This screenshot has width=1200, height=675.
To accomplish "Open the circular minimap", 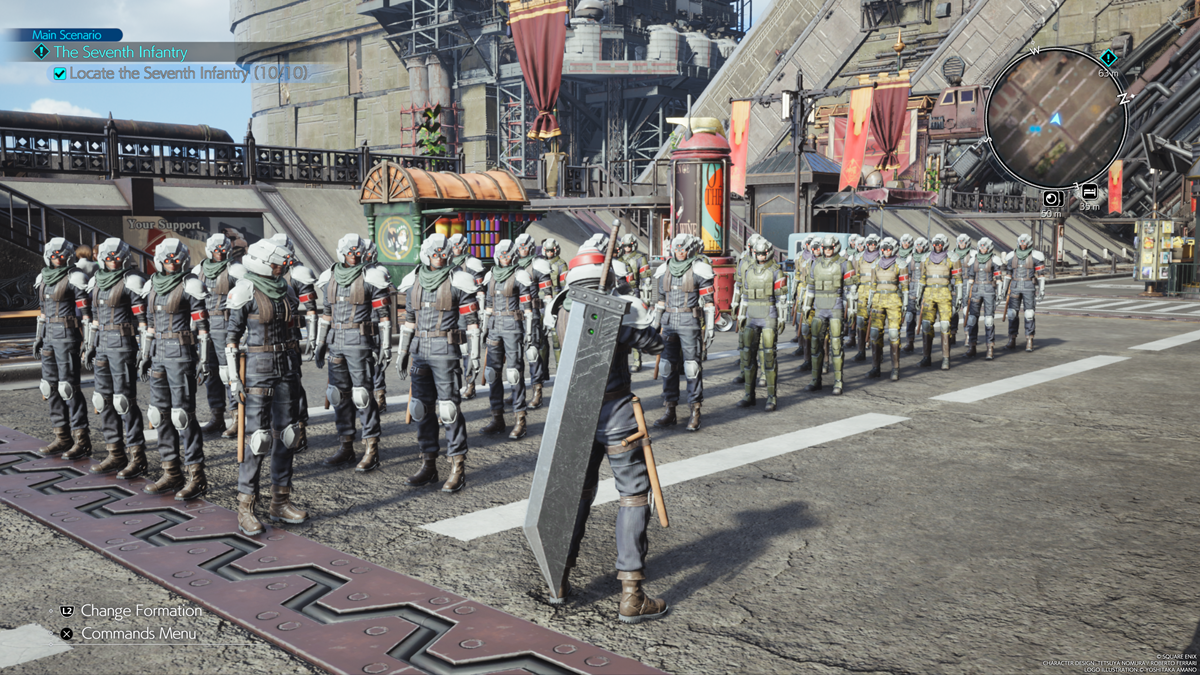I will pos(1055,118).
